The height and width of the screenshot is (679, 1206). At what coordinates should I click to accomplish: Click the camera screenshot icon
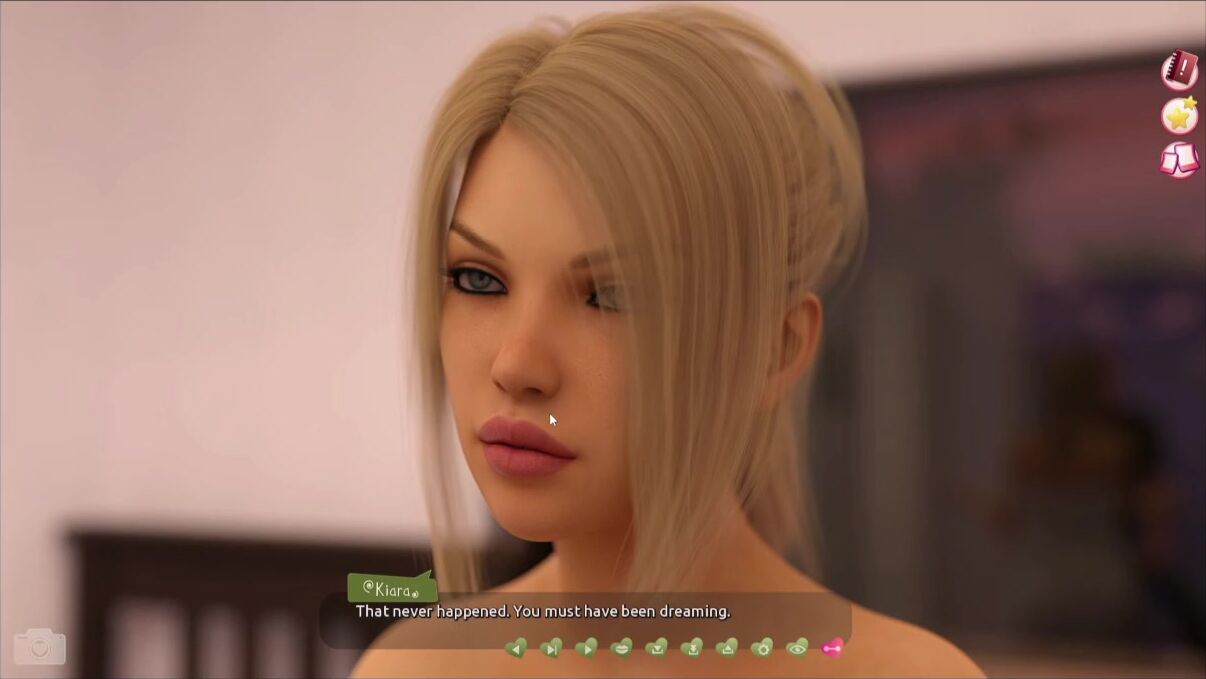(40, 647)
